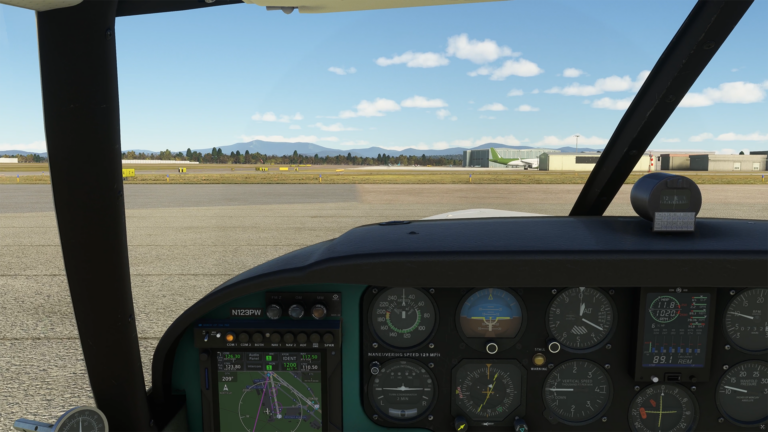The width and height of the screenshot is (768, 432).
Task: Select the digital engine monitor screen
Action: pos(674,330)
